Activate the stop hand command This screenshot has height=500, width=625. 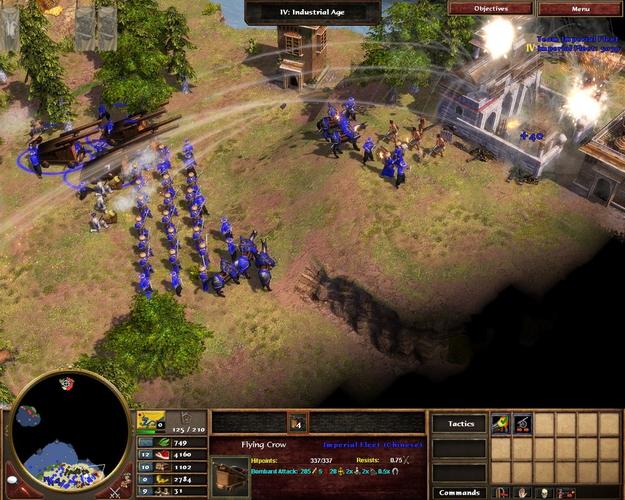pyautogui.click(x=520, y=493)
